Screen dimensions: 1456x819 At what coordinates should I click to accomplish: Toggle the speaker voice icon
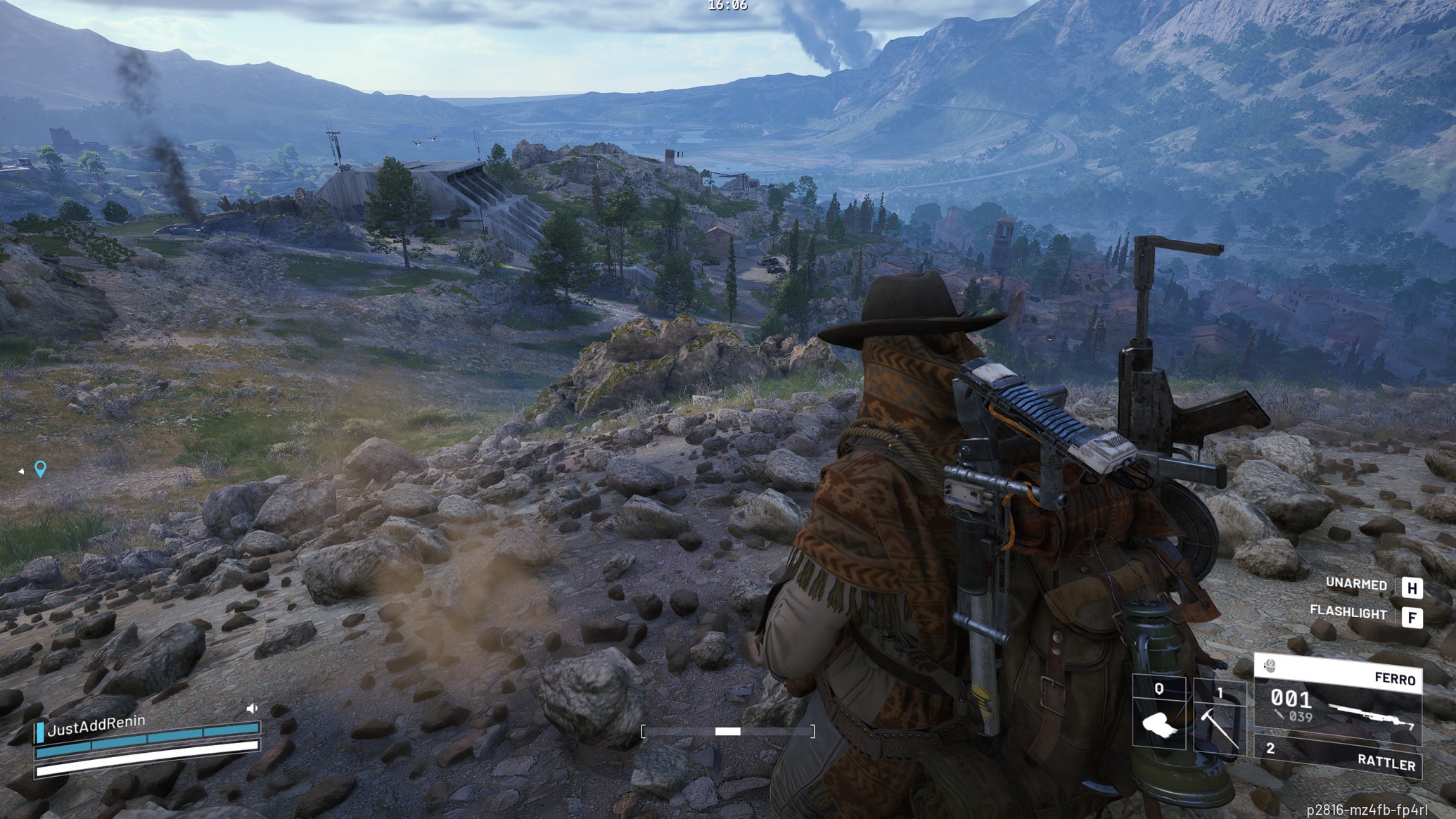click(x=253, y=709)
